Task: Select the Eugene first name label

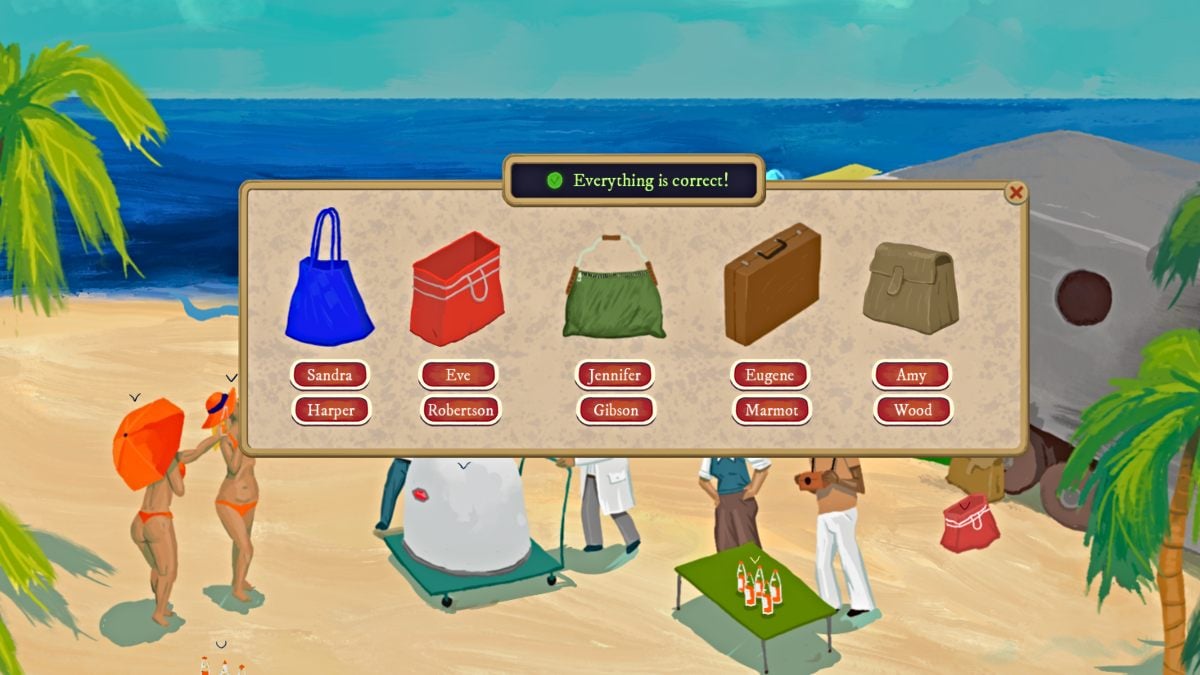Action: click(x=770, y=375)
